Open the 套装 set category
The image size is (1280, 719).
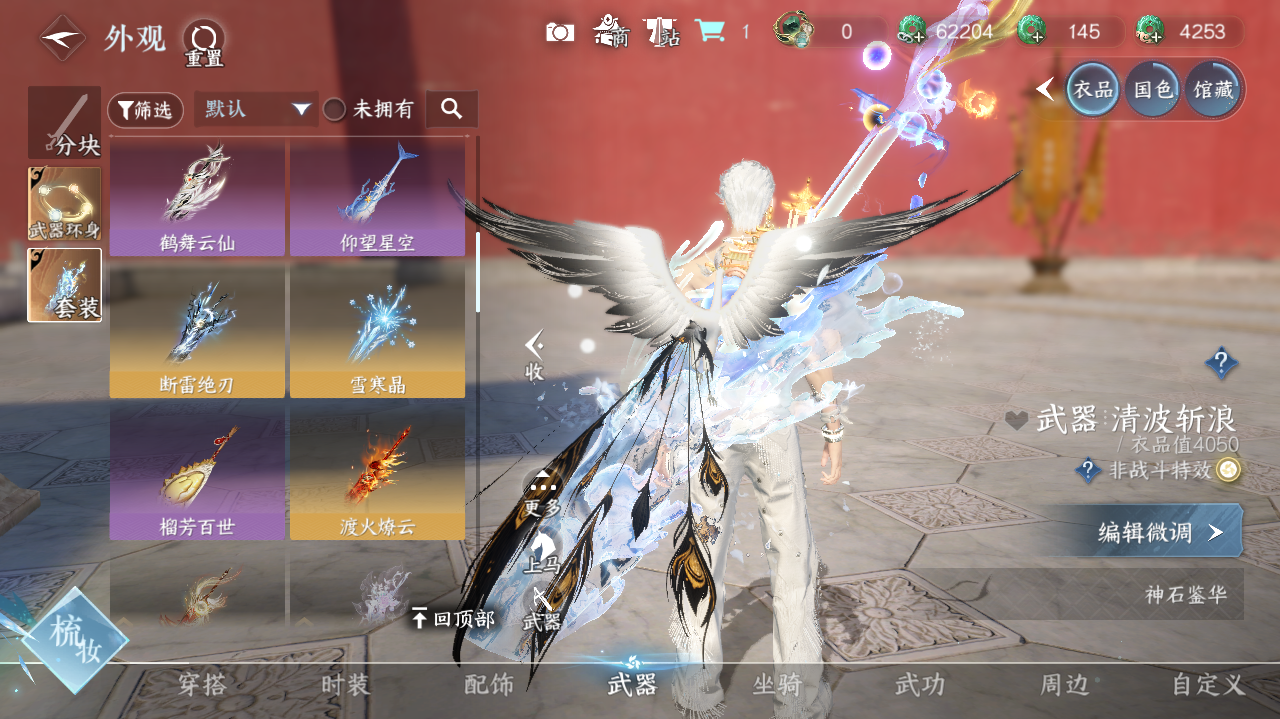tap(64, 285)
